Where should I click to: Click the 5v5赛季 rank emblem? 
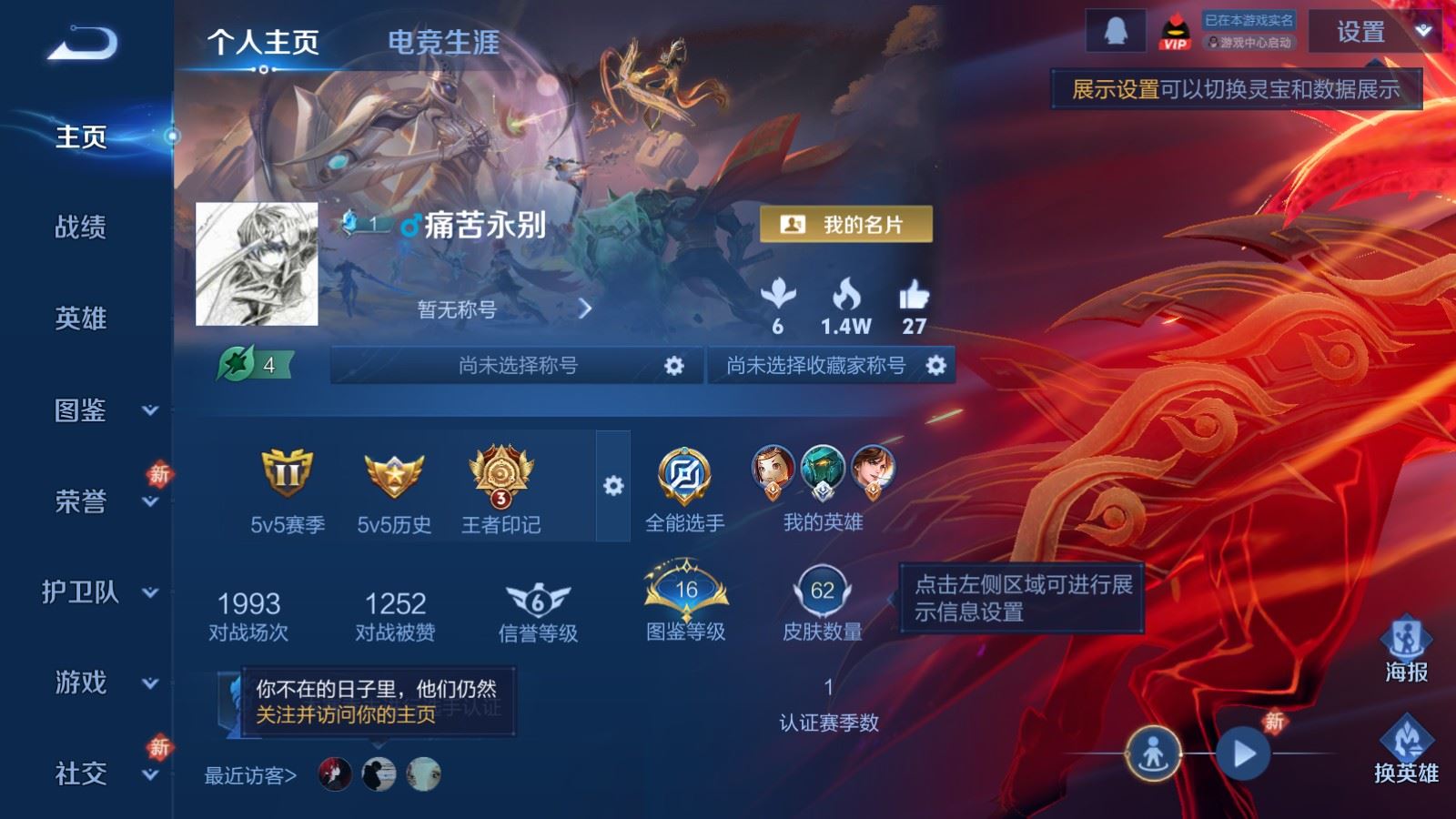[x=287, y=475]
